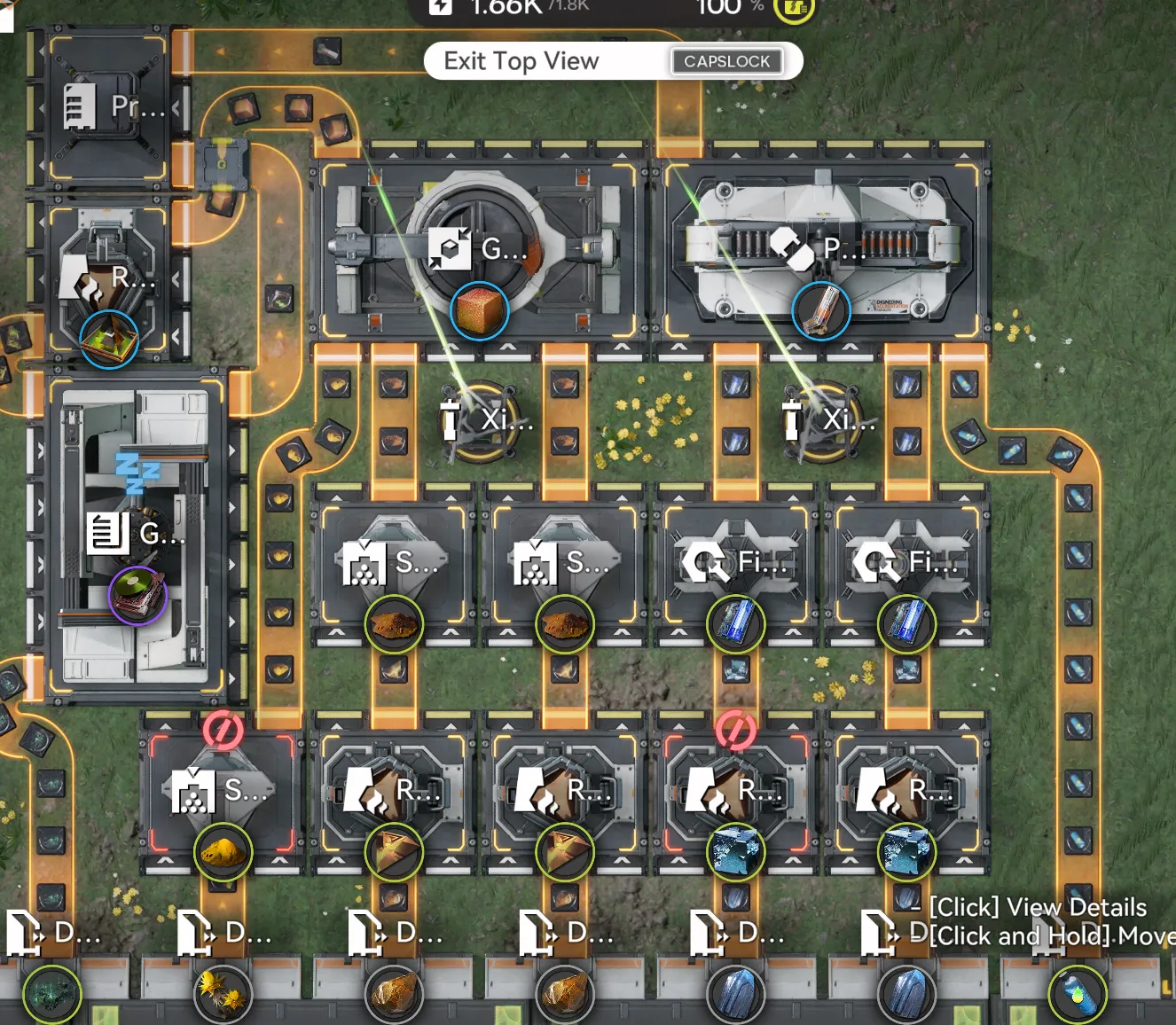Open the depot port with yellow flower item
This screenshot has height=1025, width=1176.
click(x=223, y=991)
